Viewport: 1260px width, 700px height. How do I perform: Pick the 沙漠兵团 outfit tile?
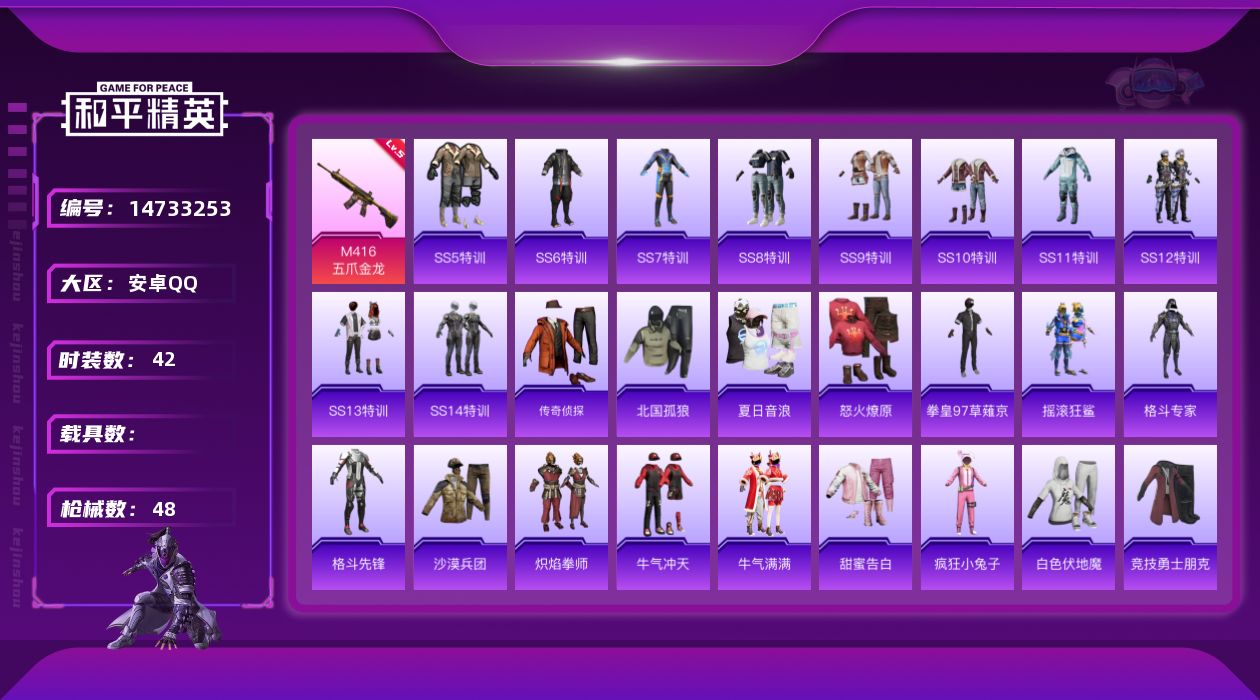point(460,517)
